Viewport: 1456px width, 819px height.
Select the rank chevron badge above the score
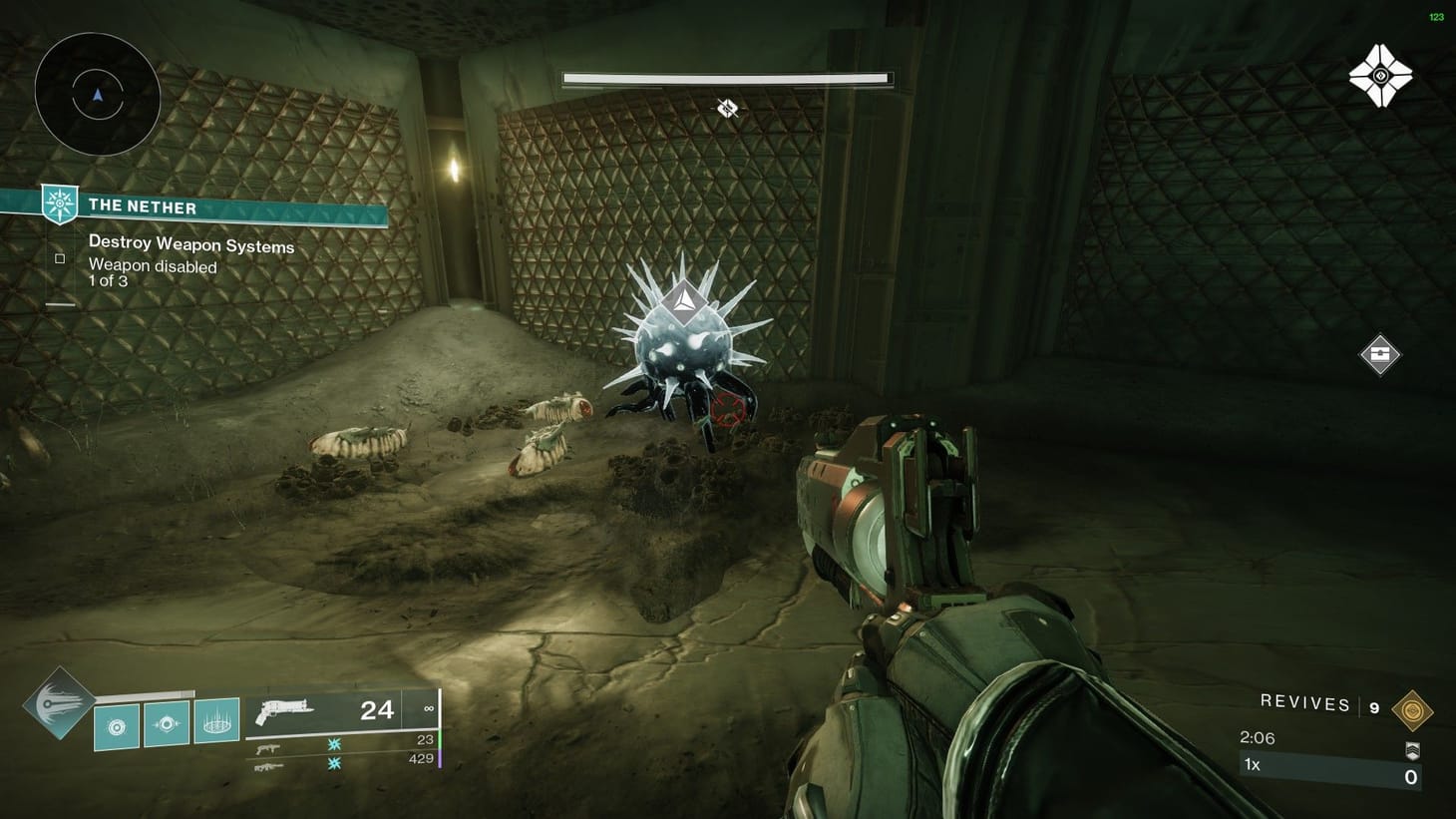1413,750
